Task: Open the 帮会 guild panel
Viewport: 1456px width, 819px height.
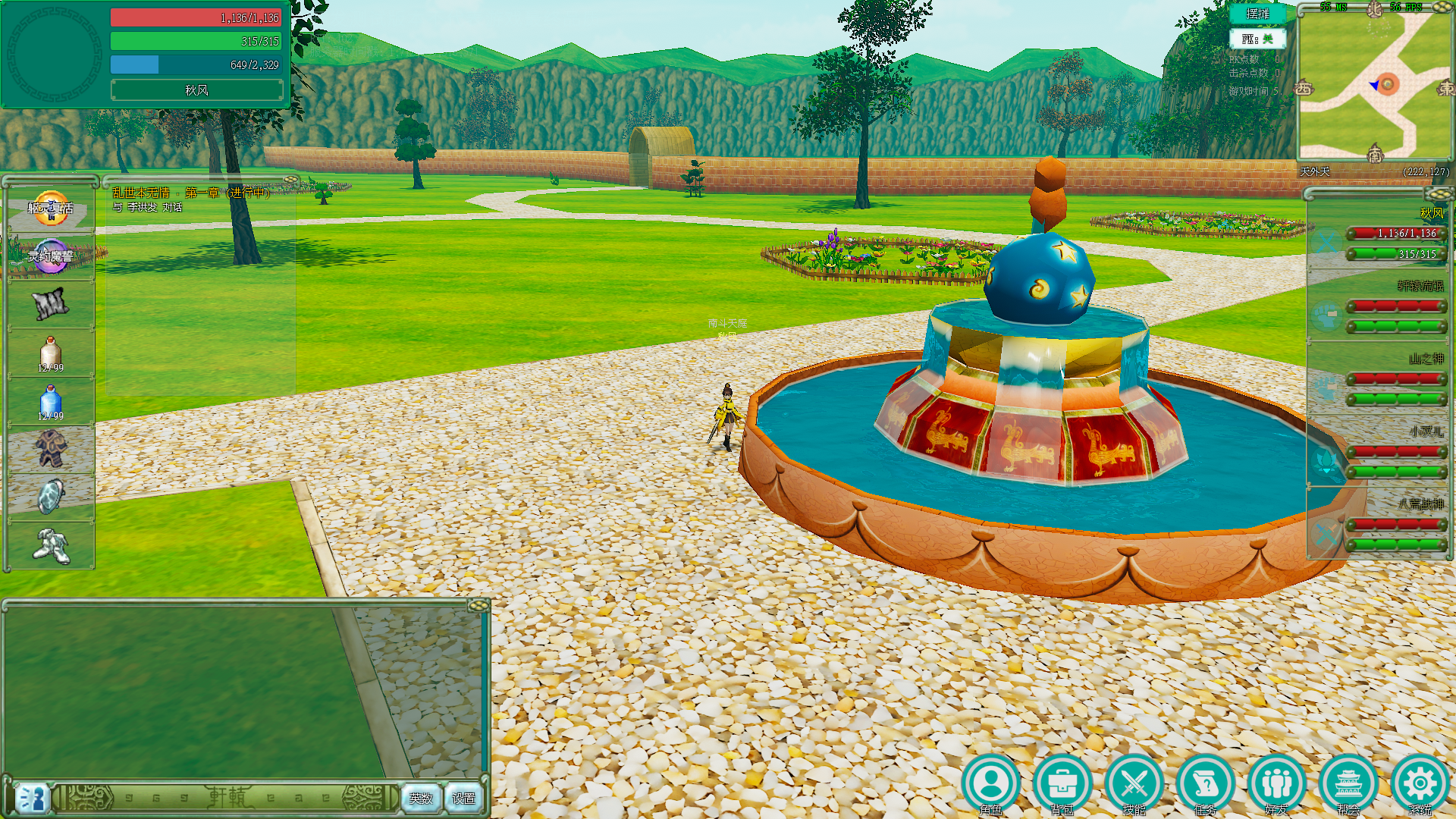Action: coord(1348,784)
